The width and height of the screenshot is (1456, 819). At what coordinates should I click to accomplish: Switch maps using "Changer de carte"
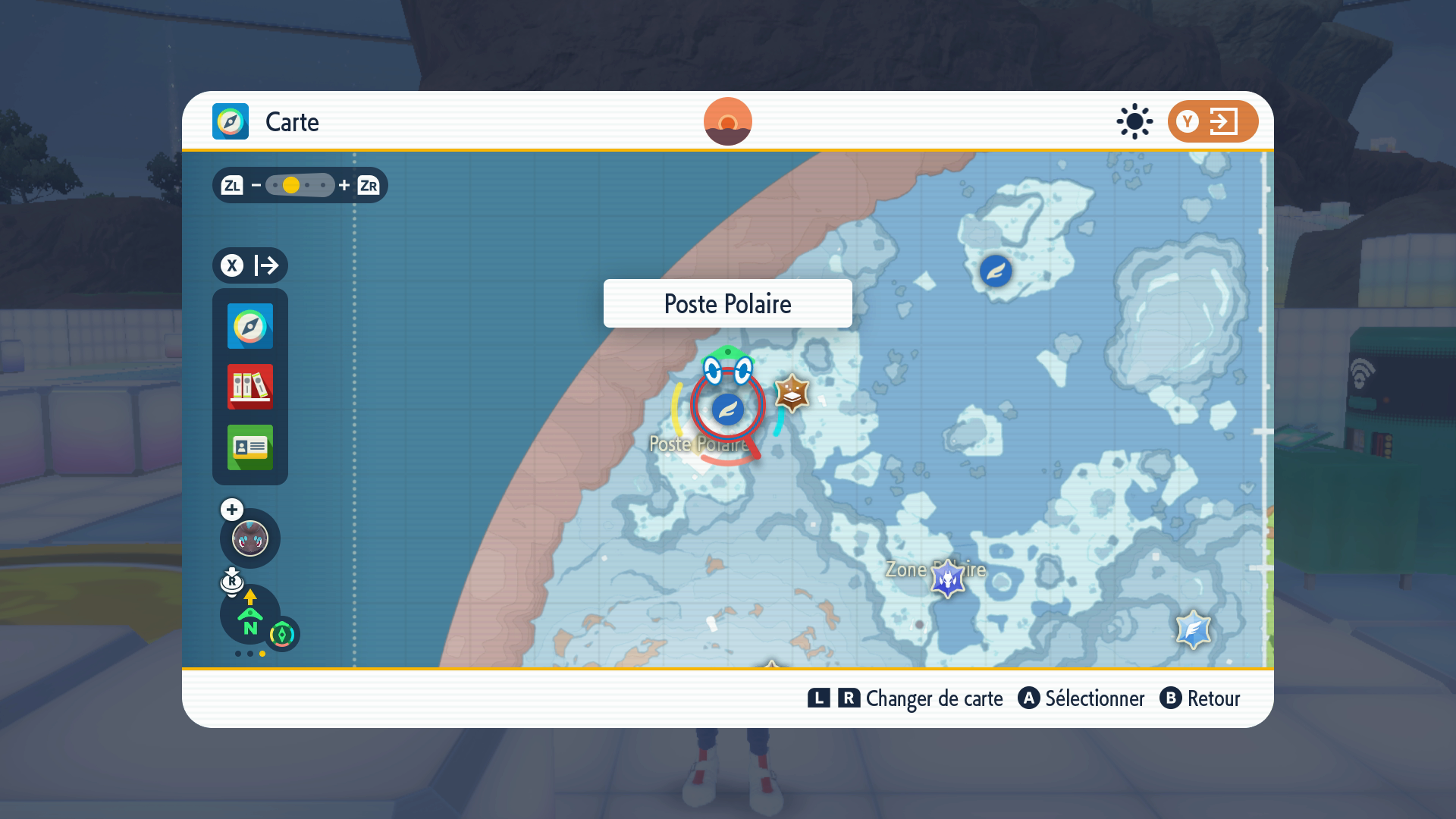point(934,698)
